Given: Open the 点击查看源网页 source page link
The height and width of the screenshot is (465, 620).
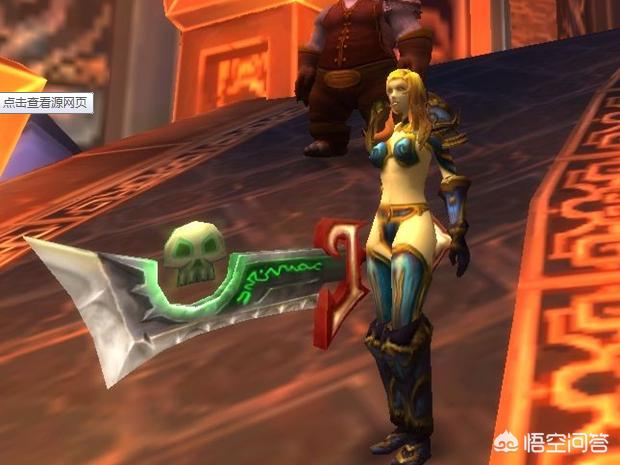Looking at the screenshot, I should pyautogui.click(x=46, y=103).
